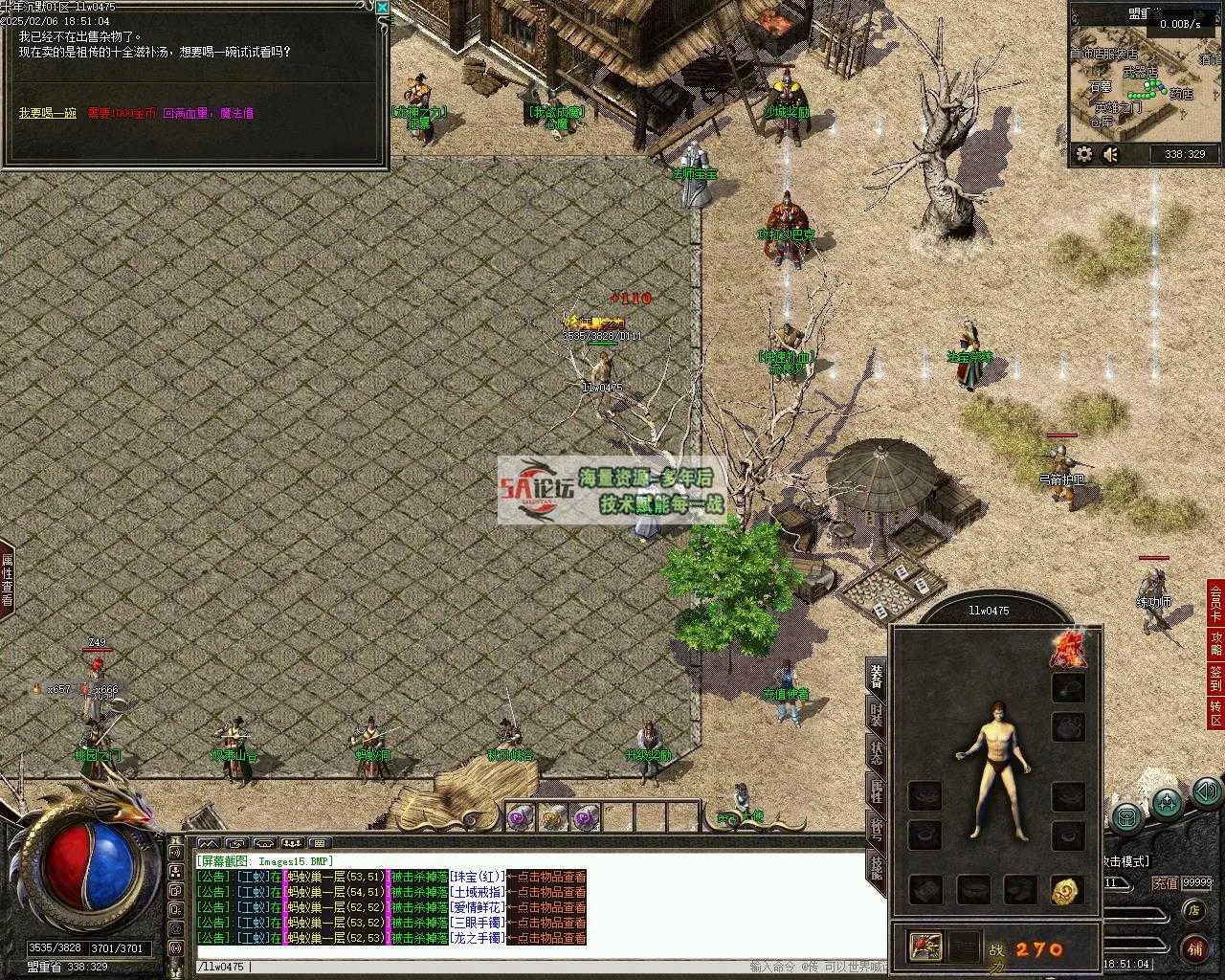Select the golden charm equipment slot

pos(1067,890)
